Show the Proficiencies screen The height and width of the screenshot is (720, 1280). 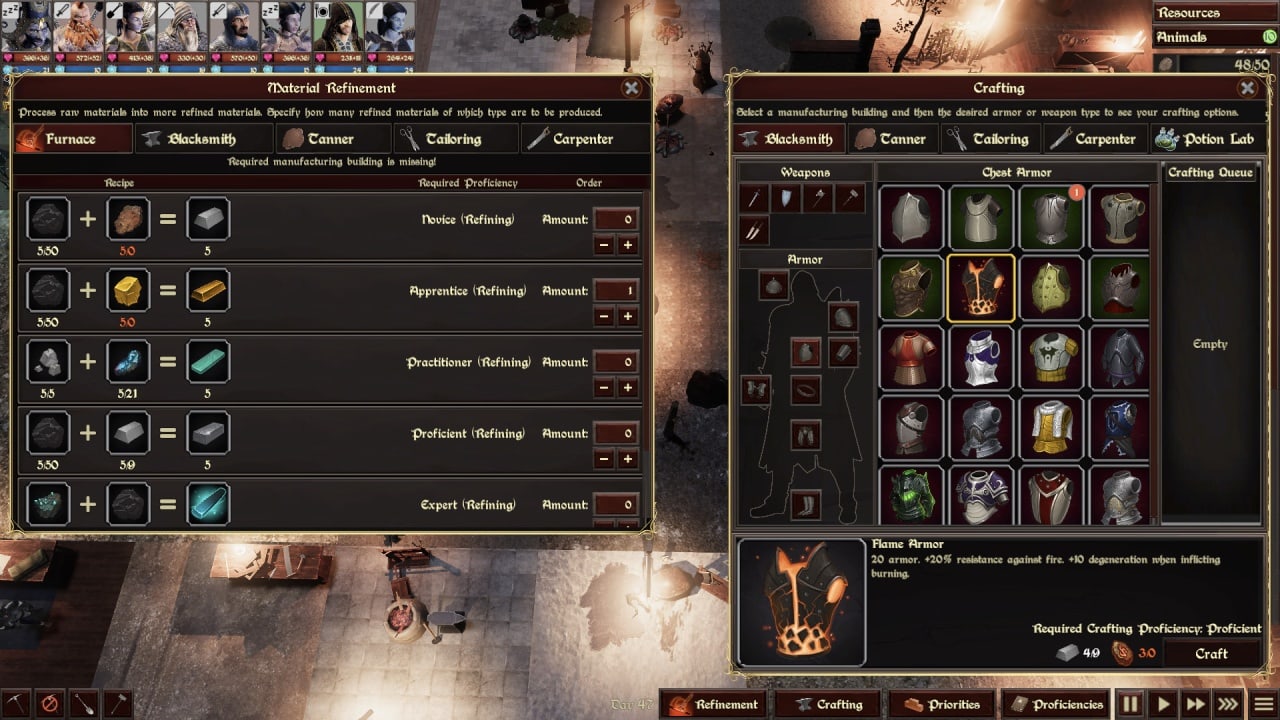(1056, 704)
